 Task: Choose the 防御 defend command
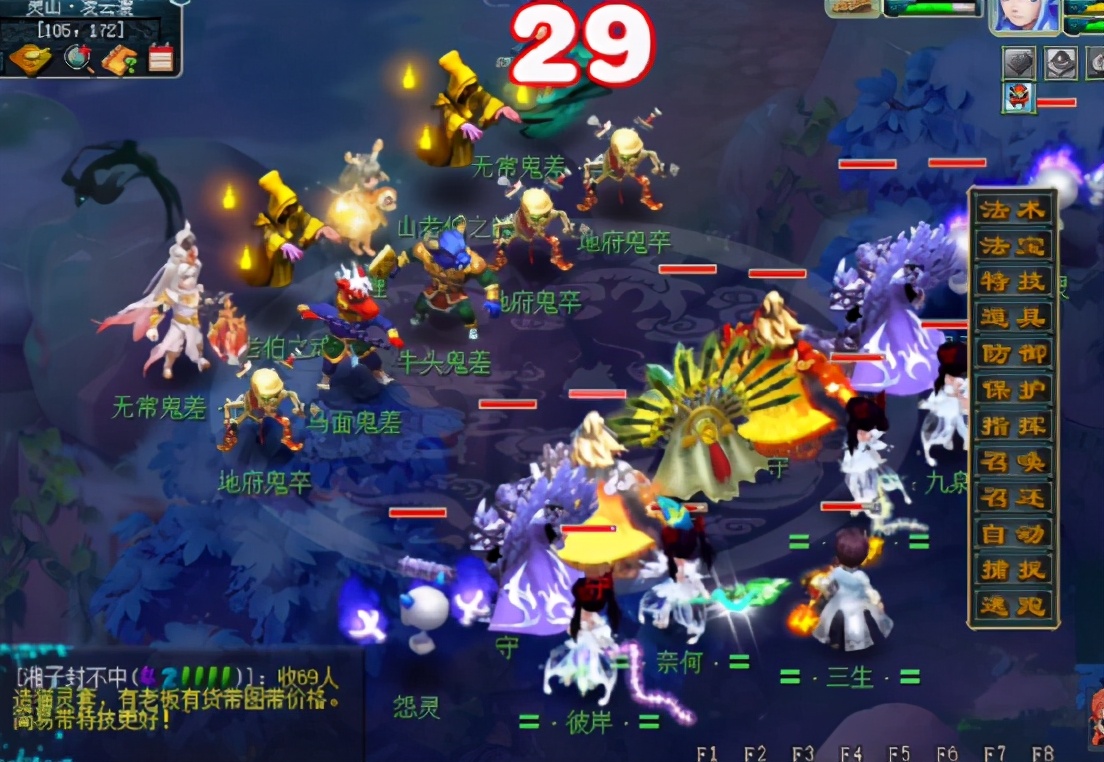click(1012, 354)
